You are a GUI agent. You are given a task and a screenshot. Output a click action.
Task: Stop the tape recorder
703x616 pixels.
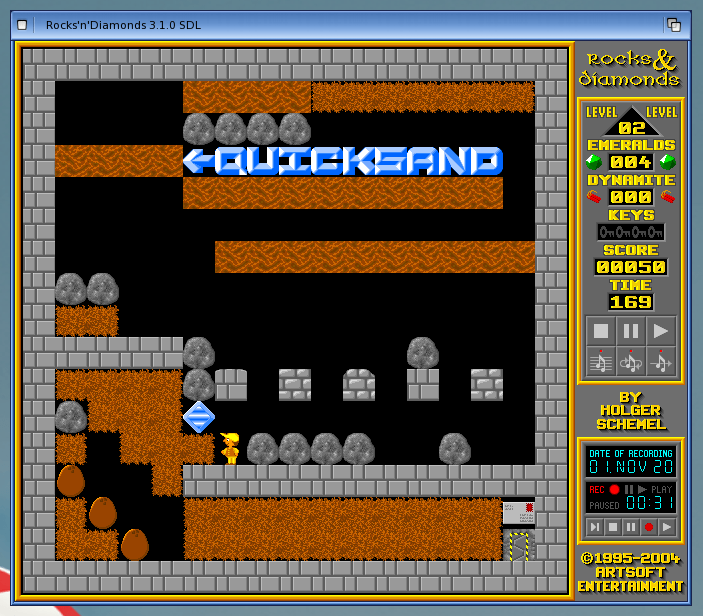(x=612, y=527)
